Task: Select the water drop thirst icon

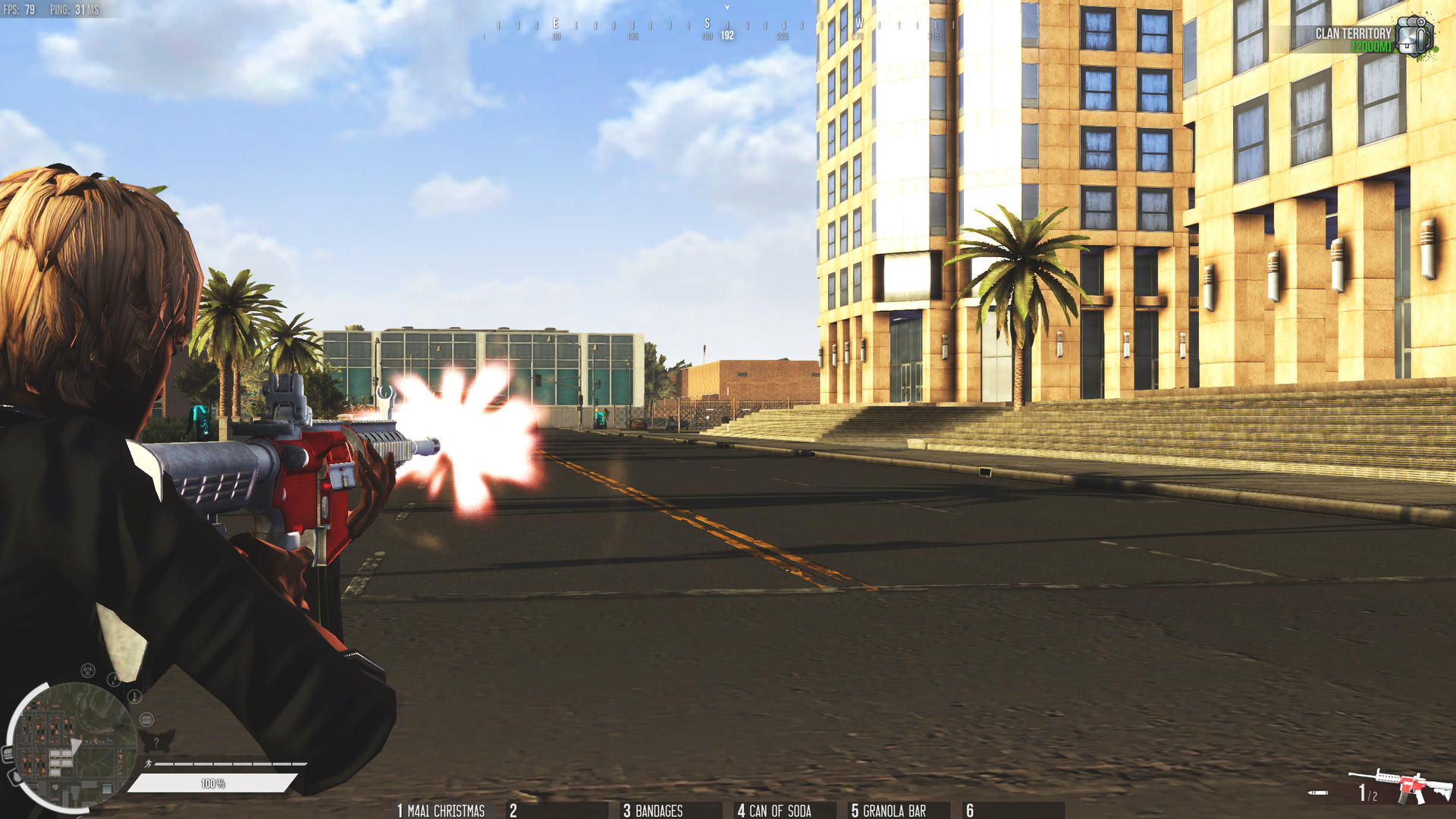Action: [114, 679]
